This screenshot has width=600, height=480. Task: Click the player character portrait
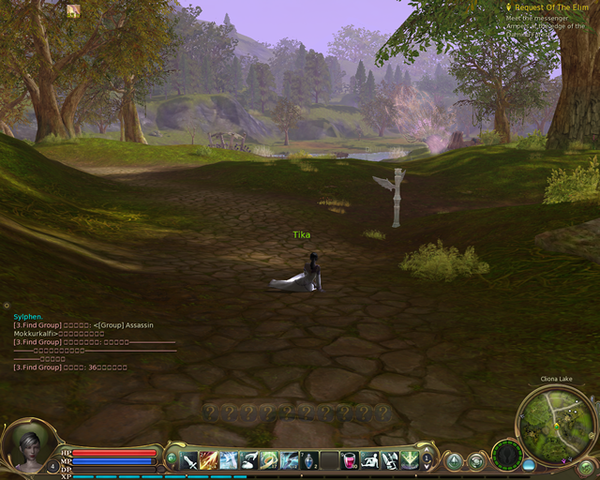(x=23, y=446)
